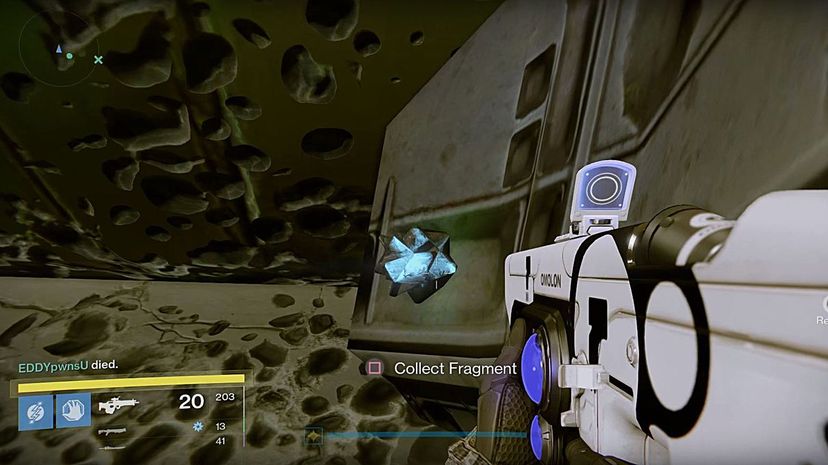
Task: Select the X death marker on radar
Action: coord(98,60)
